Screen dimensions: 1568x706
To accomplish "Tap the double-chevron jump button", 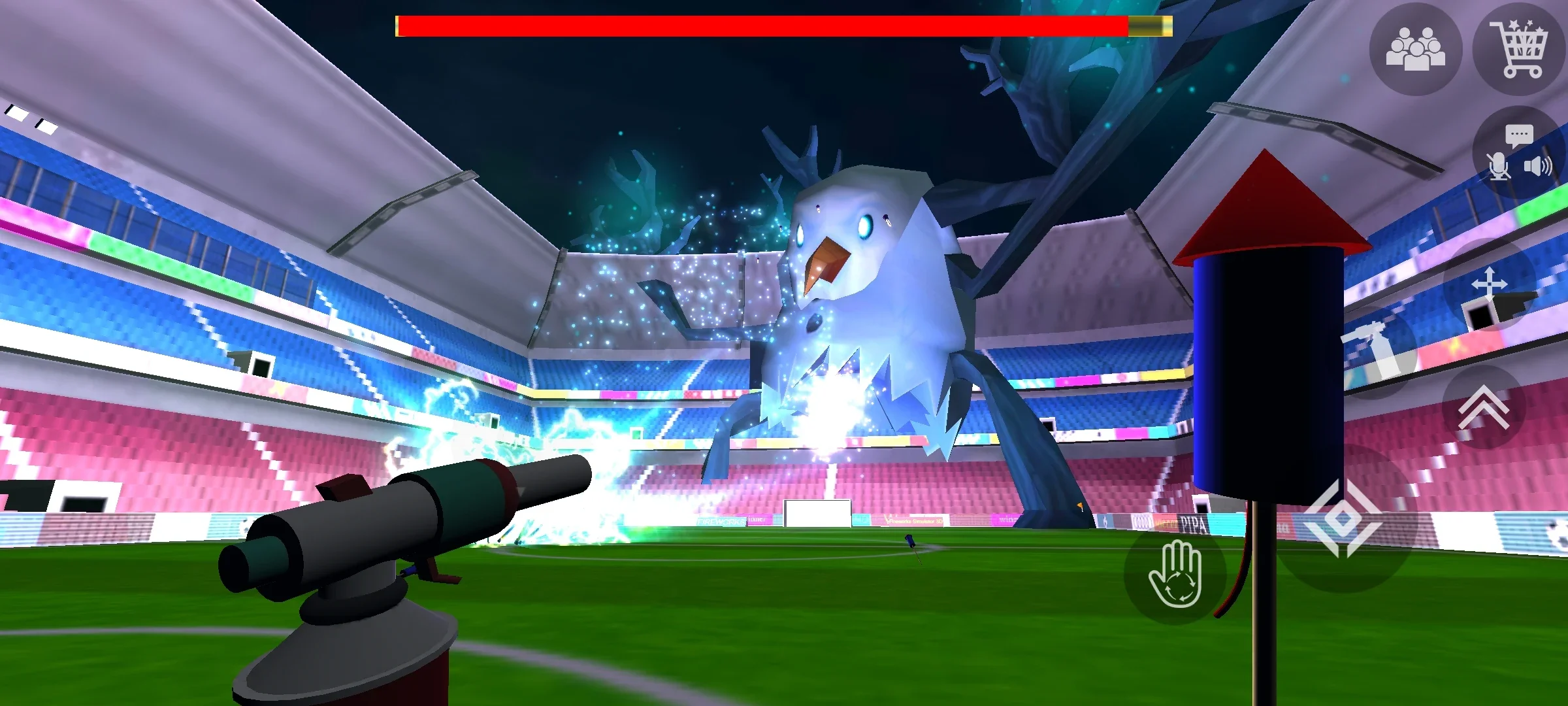I will coord(1483,407).
